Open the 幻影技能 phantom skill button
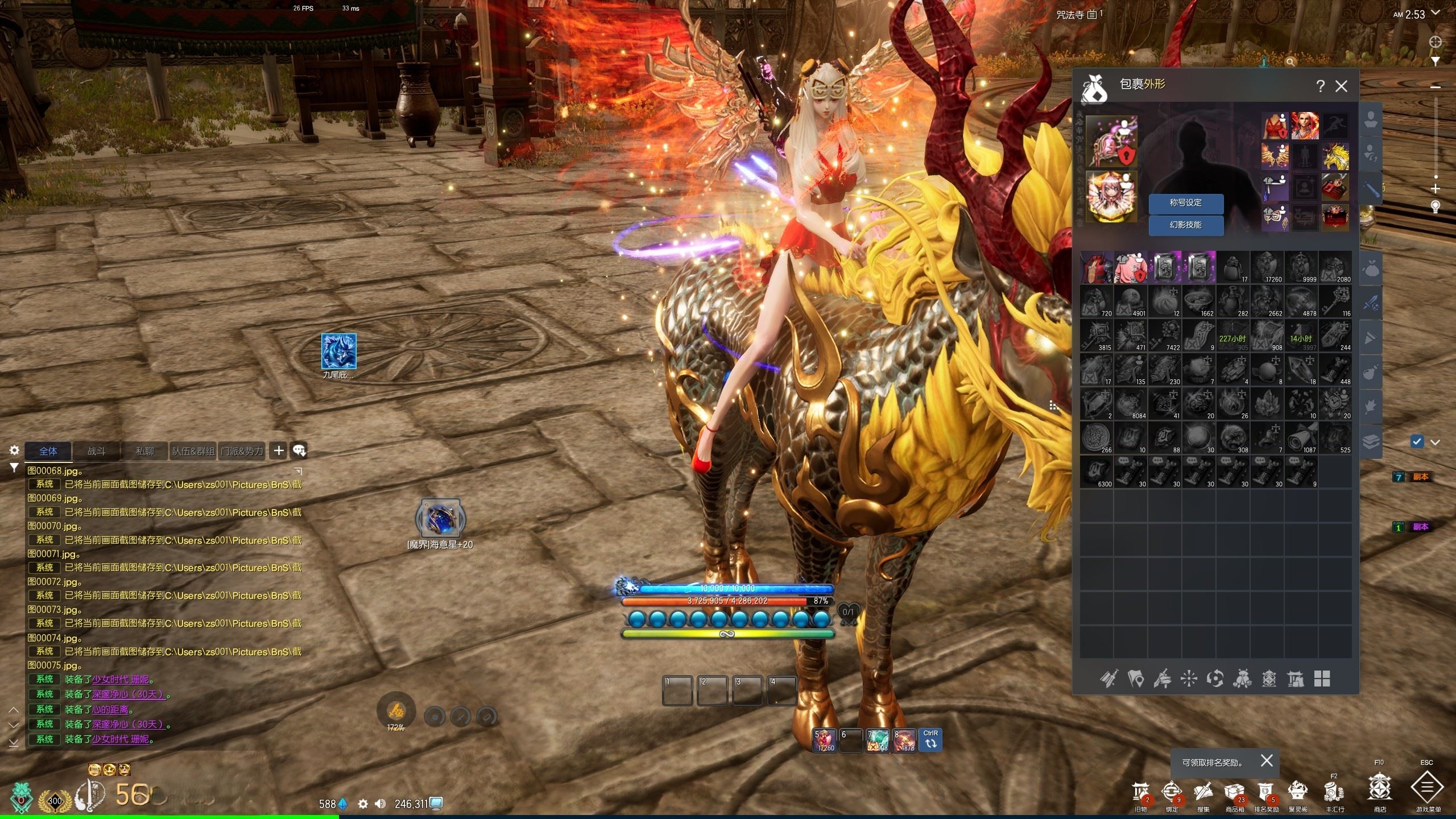Viewport: 1456px width, 819px height. (1186, 225)
